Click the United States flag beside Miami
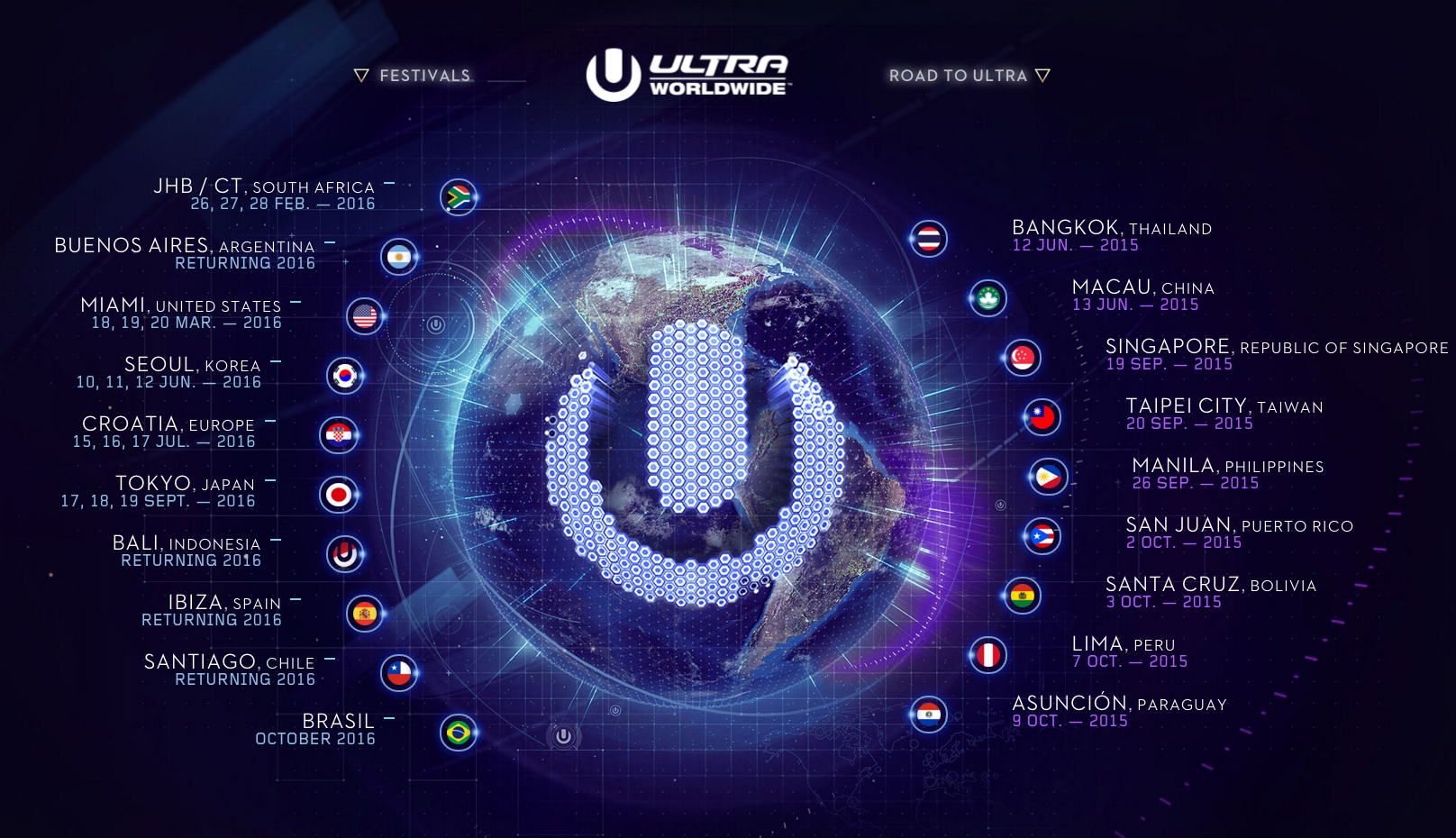The width and height of the screenshot is (1456, 838). pos(363,315)
